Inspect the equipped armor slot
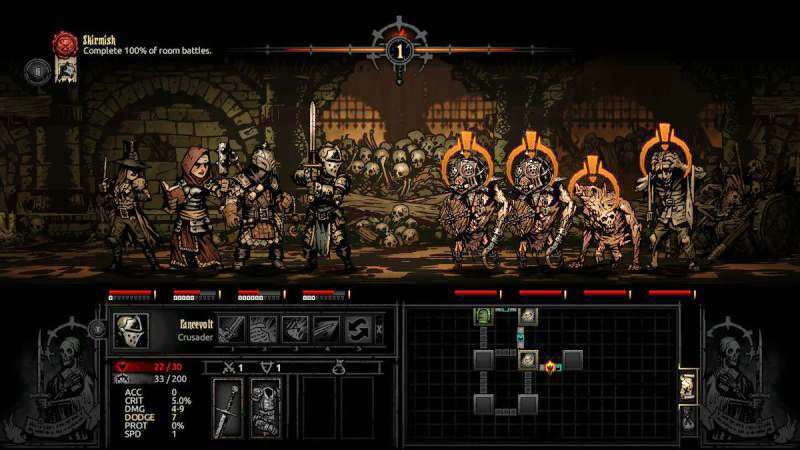The height and width of the screenshot is (450, 800). (x=263, y=407)
